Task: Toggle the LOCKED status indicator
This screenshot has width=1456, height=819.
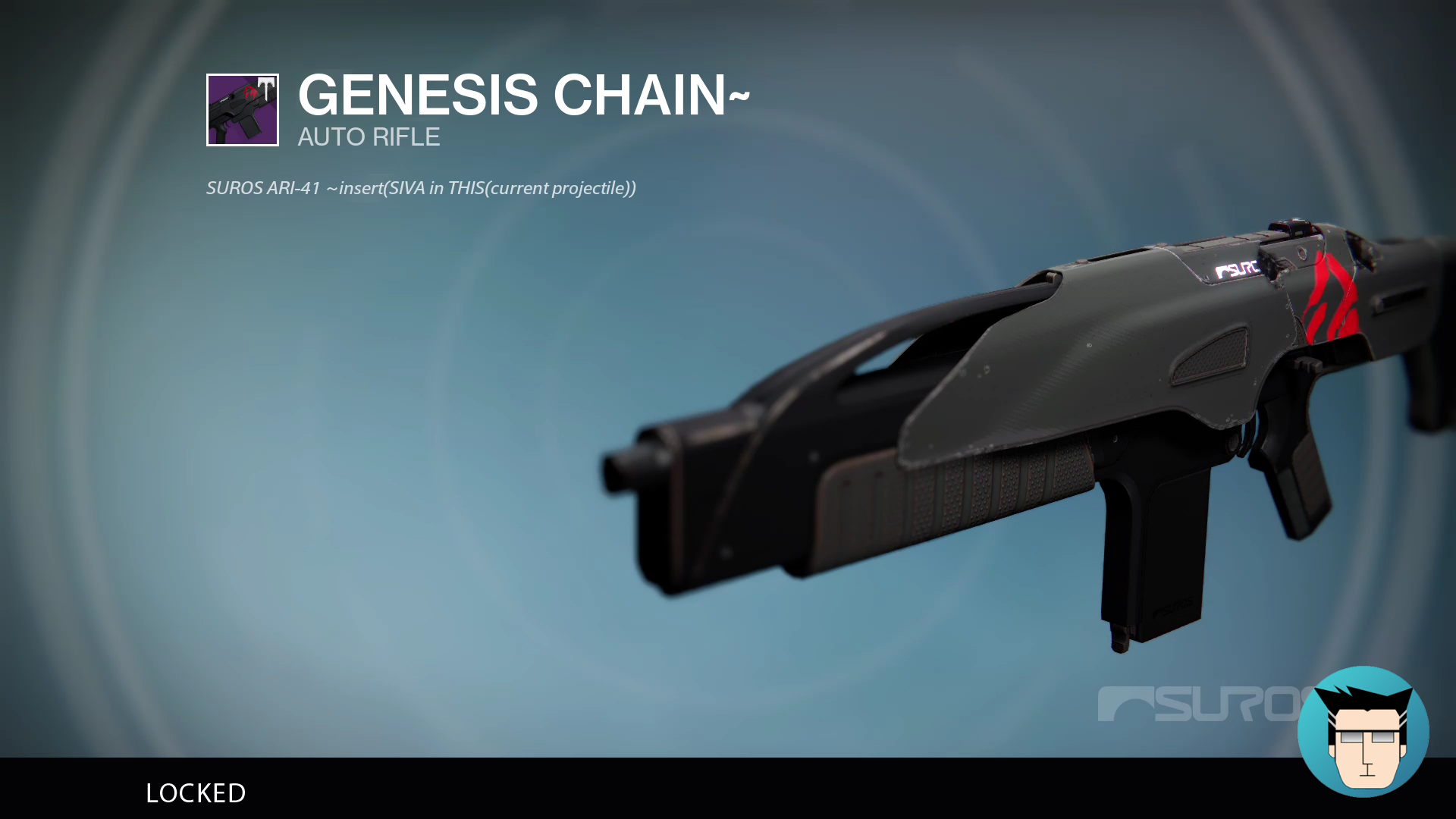Action: click(x=195, y=793)
